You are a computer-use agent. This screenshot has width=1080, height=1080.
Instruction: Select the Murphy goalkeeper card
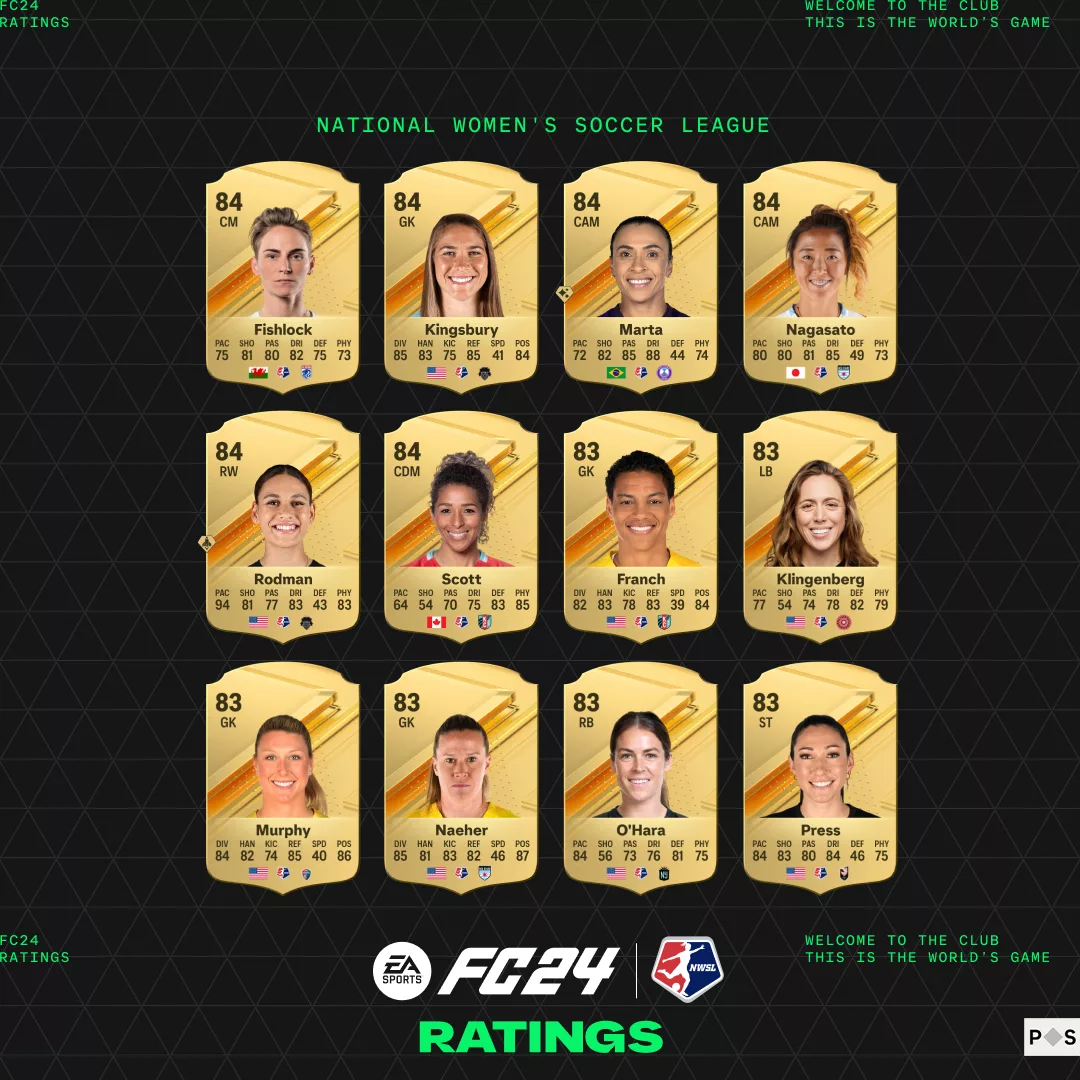click(x=282, y=776)
